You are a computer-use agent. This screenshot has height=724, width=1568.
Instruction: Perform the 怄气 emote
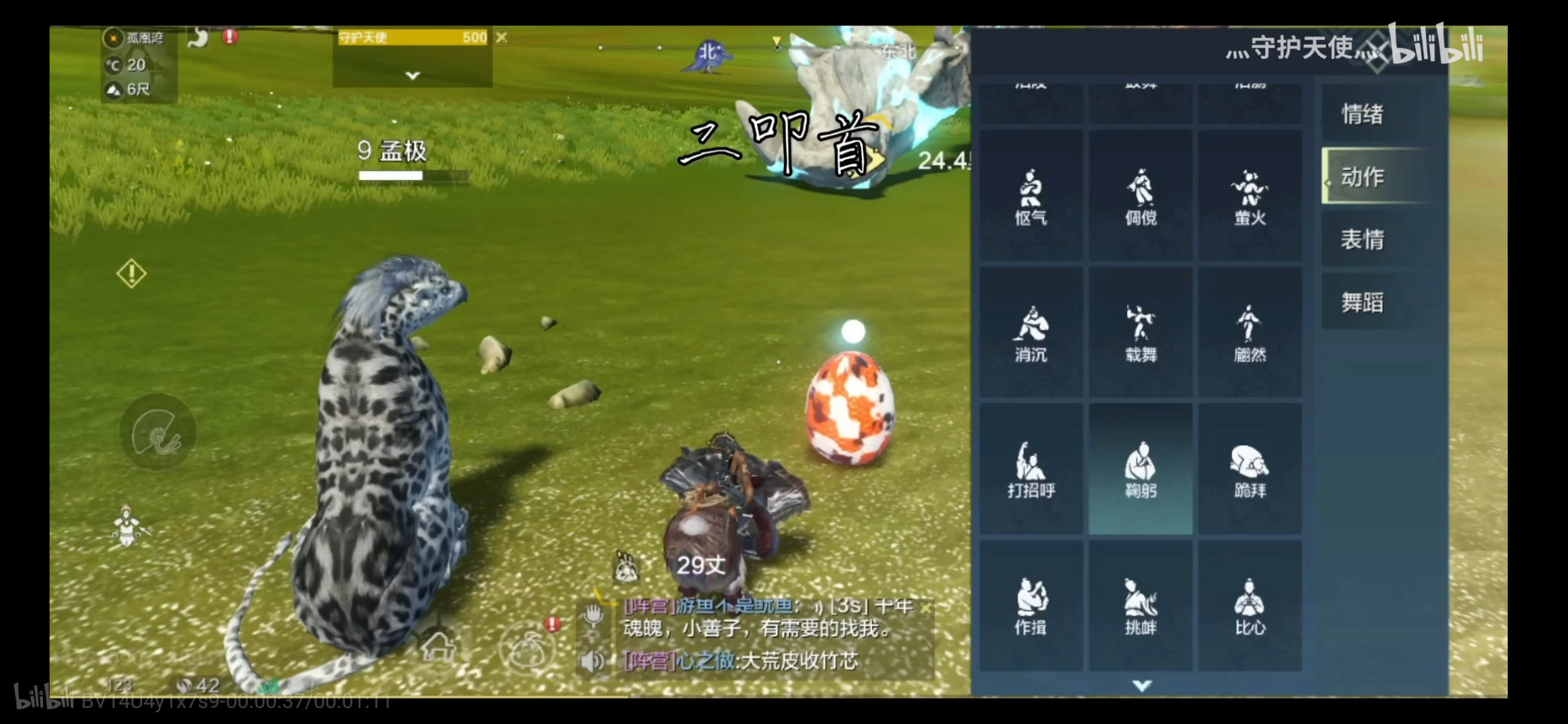[x=1031, y=196]
